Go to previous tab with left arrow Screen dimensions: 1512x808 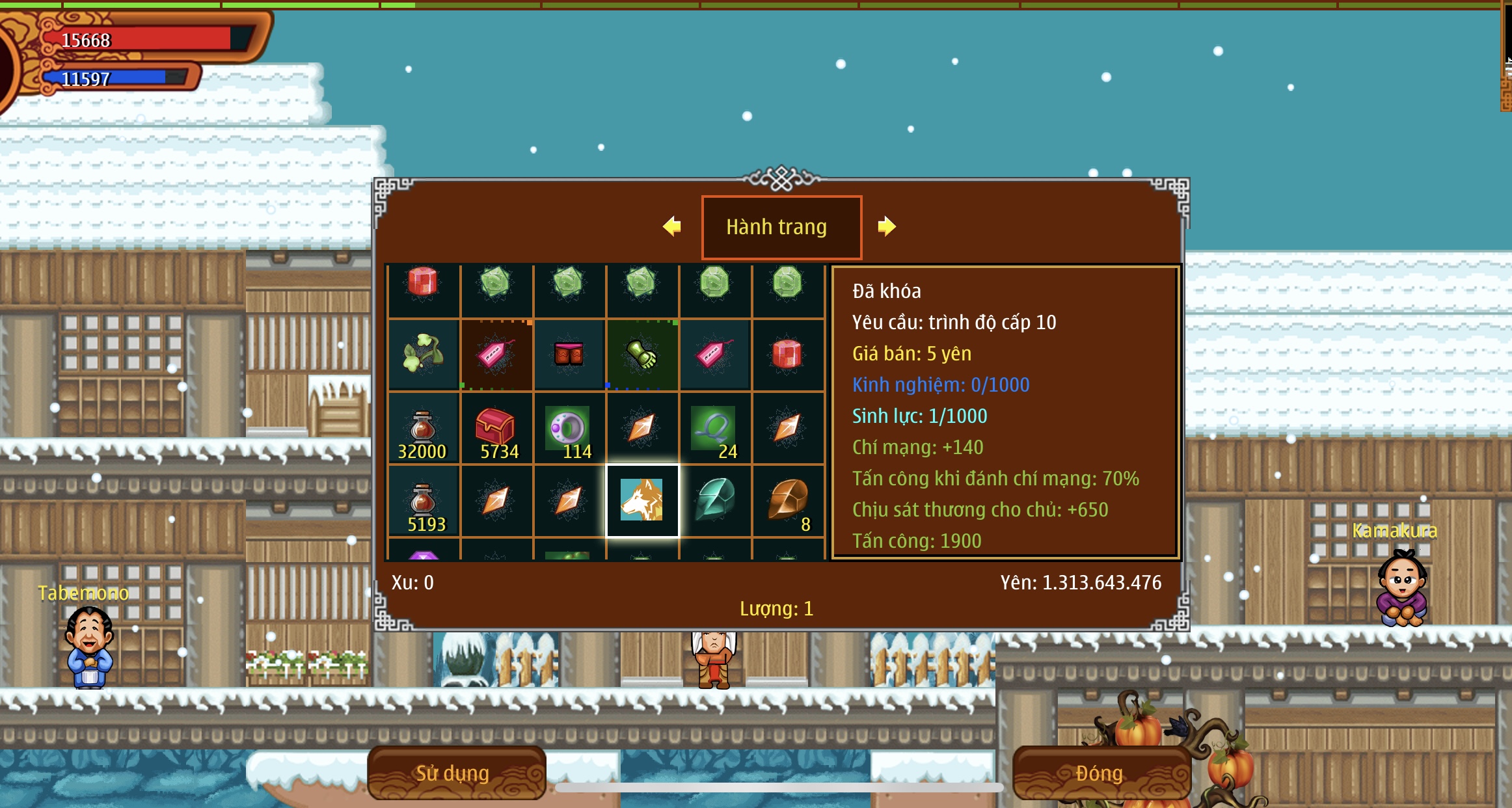671,226
